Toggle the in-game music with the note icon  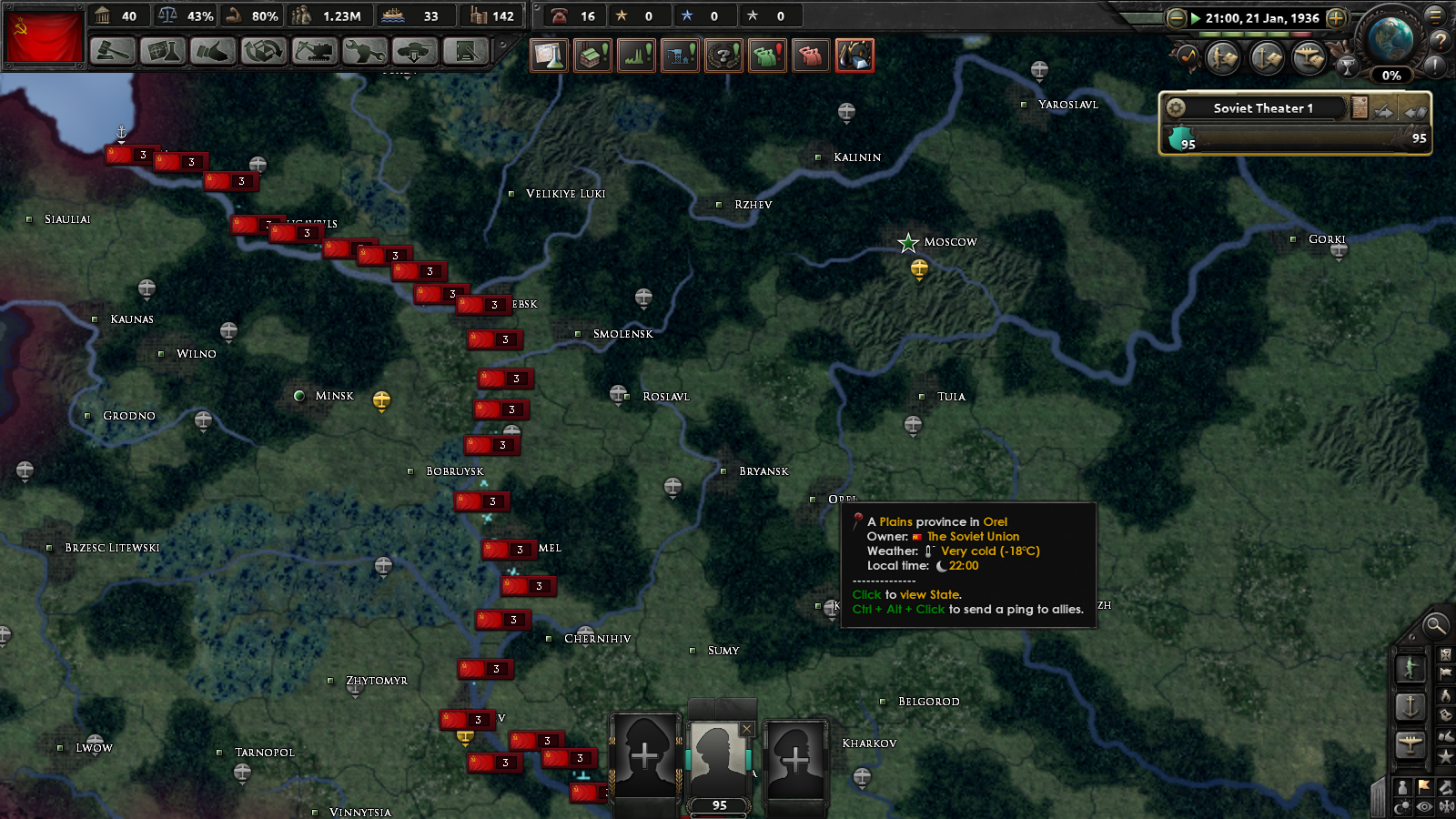pos(1188,56)
